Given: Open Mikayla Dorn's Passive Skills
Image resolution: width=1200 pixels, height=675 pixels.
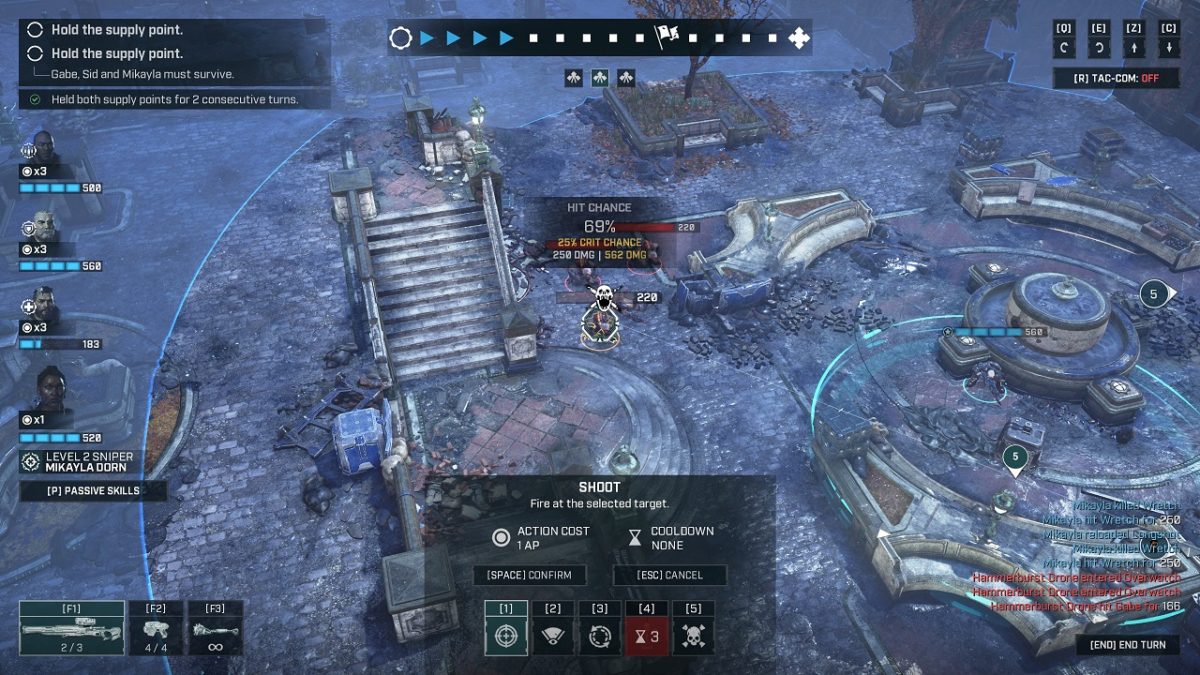Looking at the screenshot, I should (x=94, y=491).
